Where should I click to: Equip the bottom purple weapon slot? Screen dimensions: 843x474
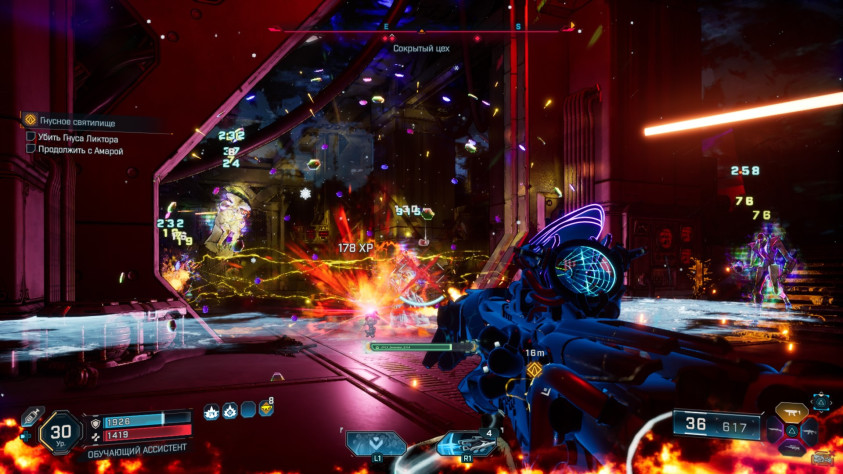(x=792, y=450)
